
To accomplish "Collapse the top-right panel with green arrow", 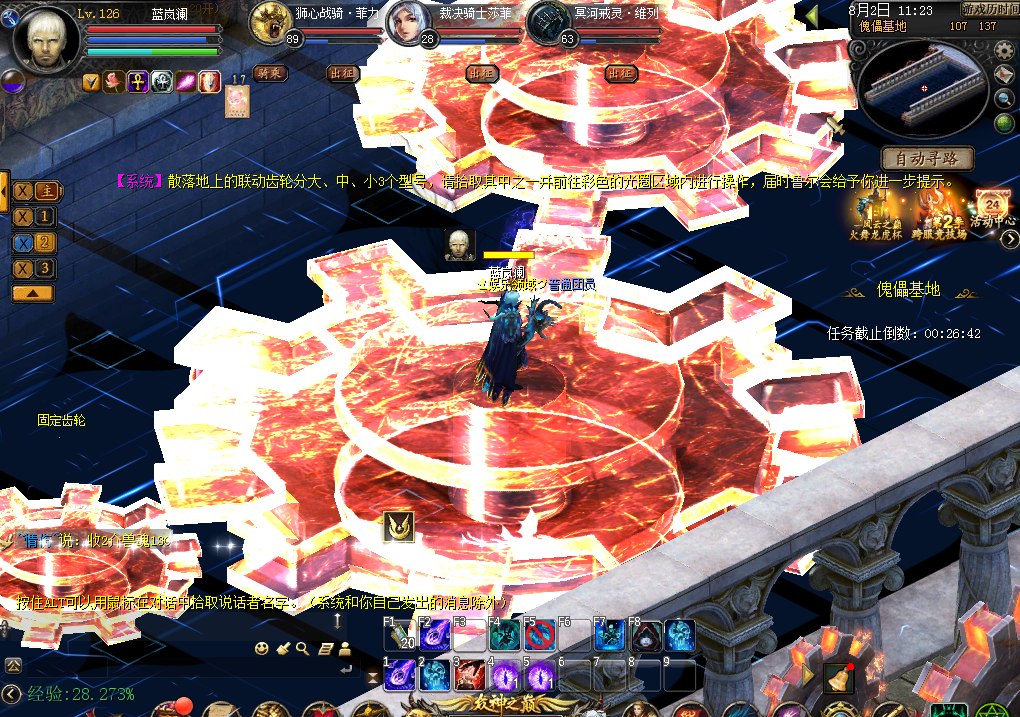I will pos(811,16).
